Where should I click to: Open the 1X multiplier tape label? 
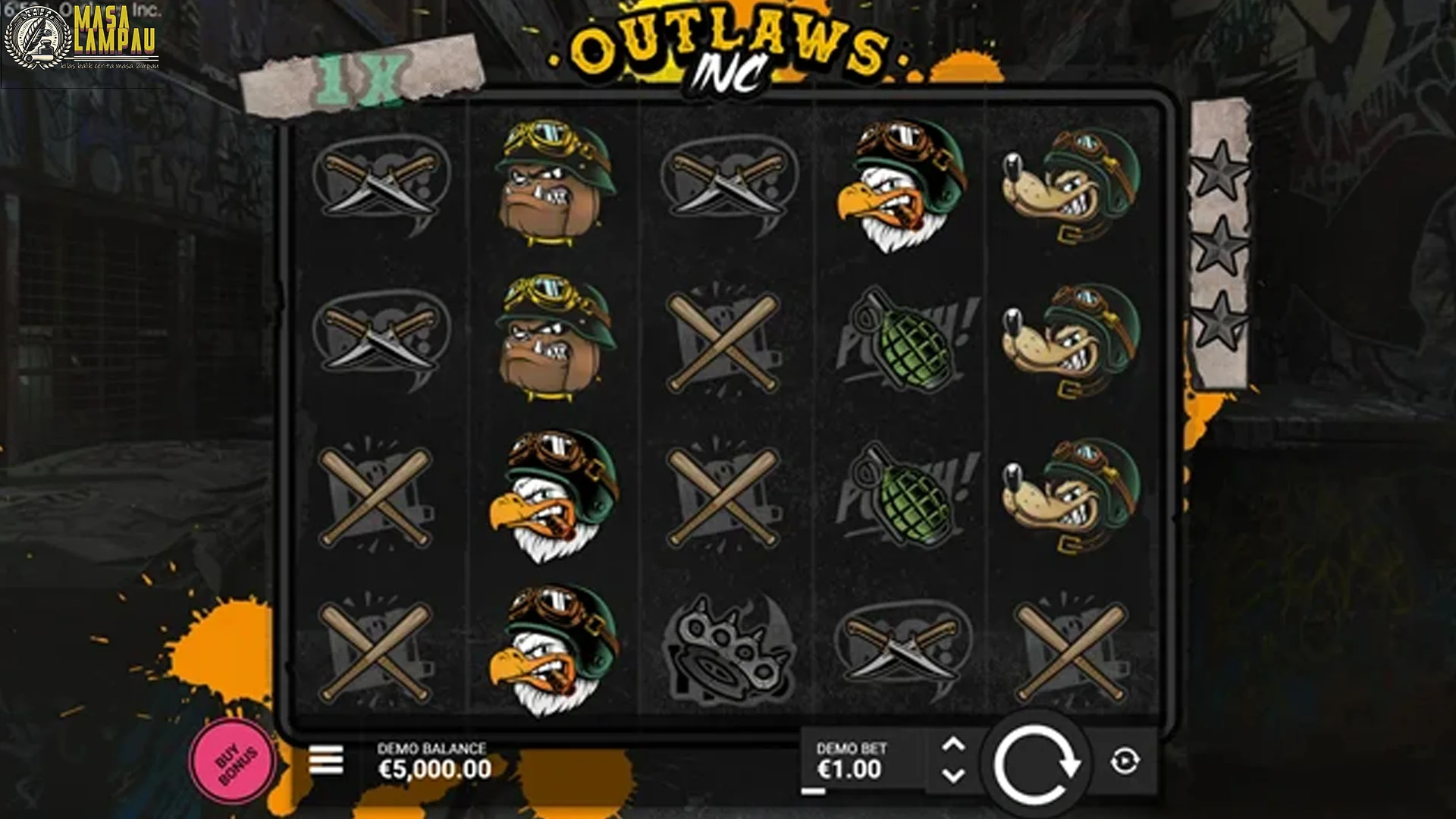[x=360, y=68]
